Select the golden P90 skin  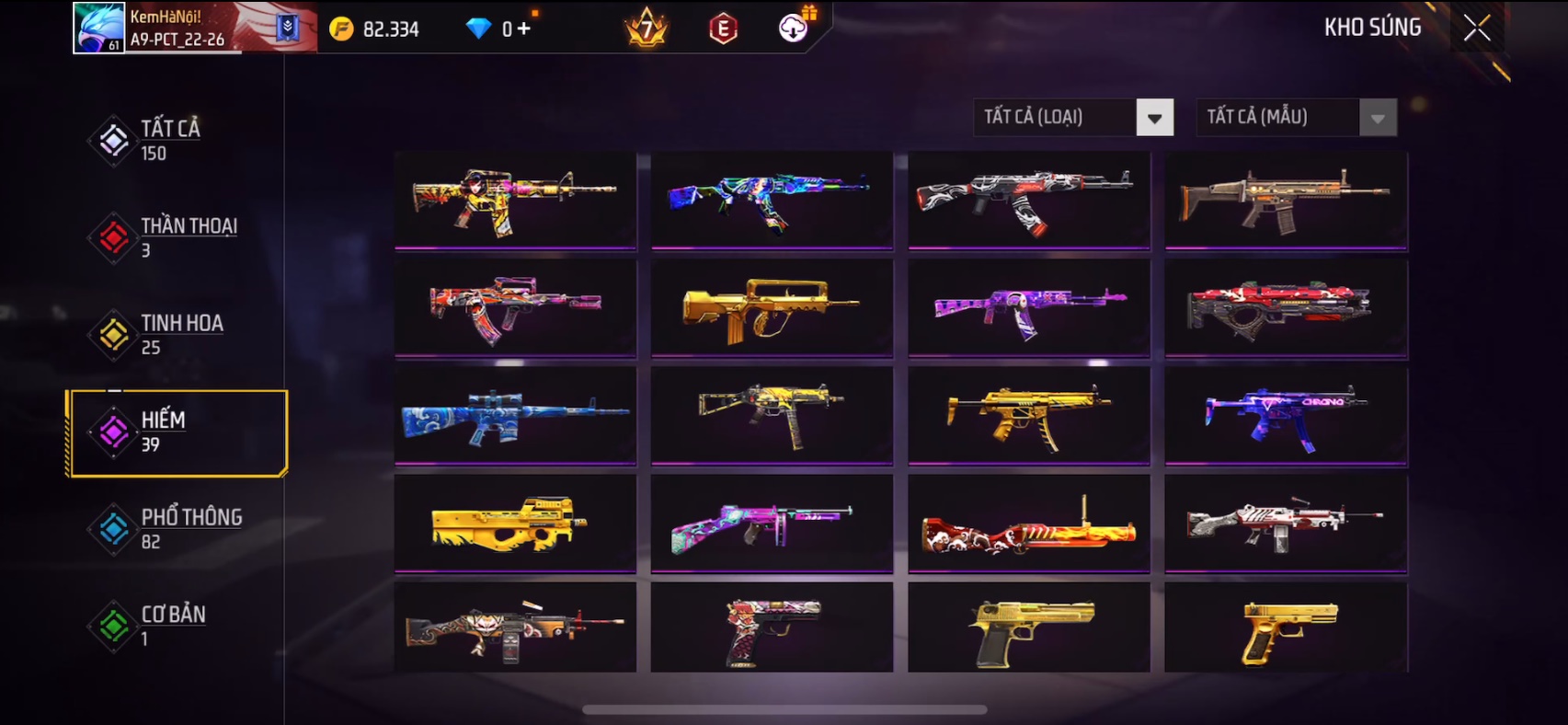pyautogui.click(x=515, y=524)
